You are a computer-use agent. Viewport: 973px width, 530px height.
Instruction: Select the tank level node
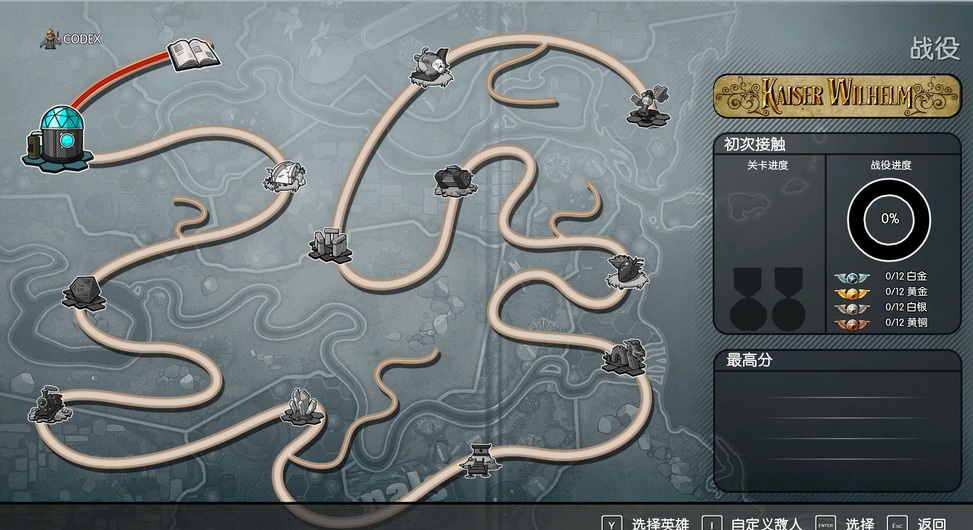coord(455,180)
